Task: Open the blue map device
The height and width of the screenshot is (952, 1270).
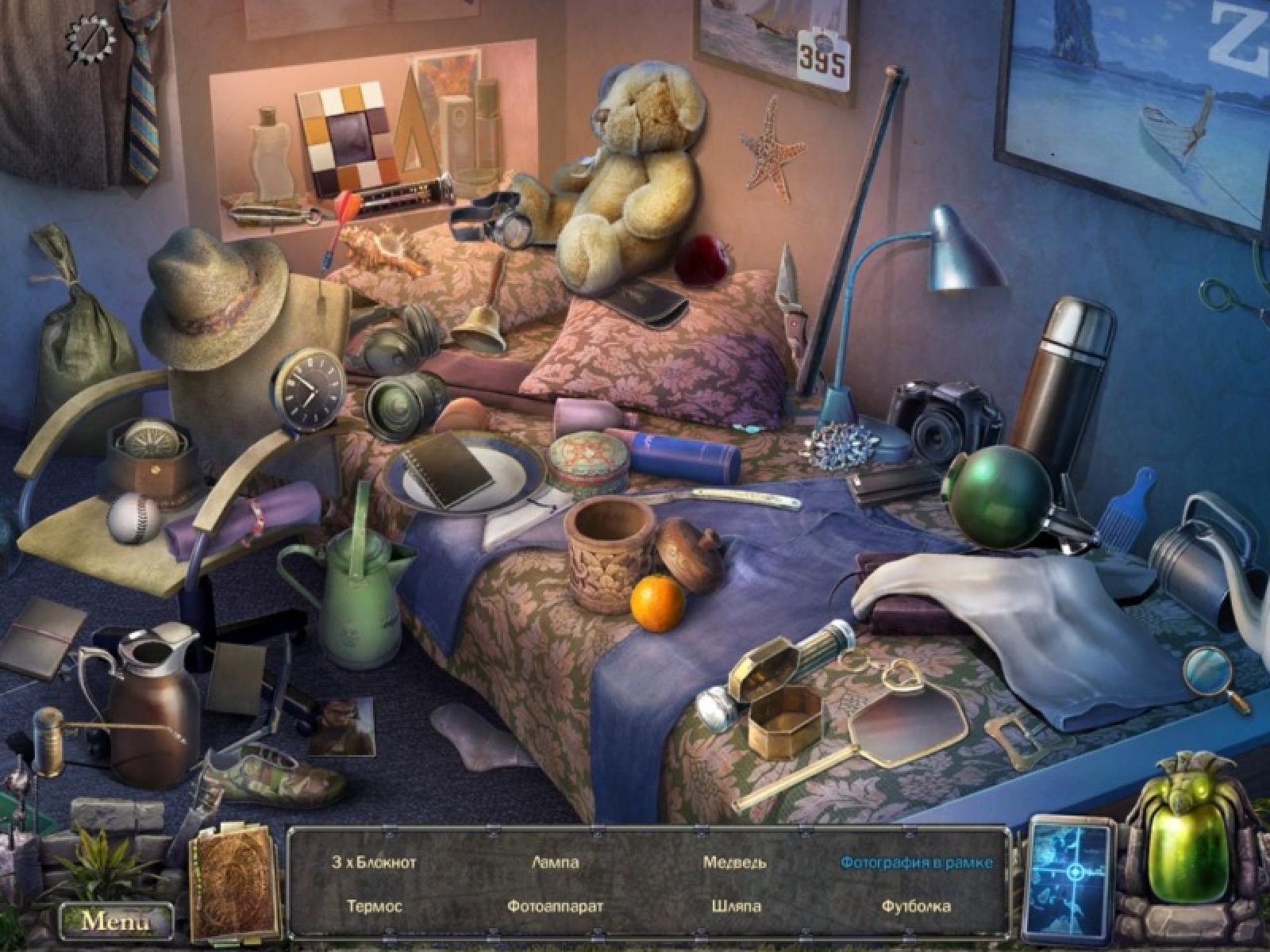Action: [x=1072, y=873]
